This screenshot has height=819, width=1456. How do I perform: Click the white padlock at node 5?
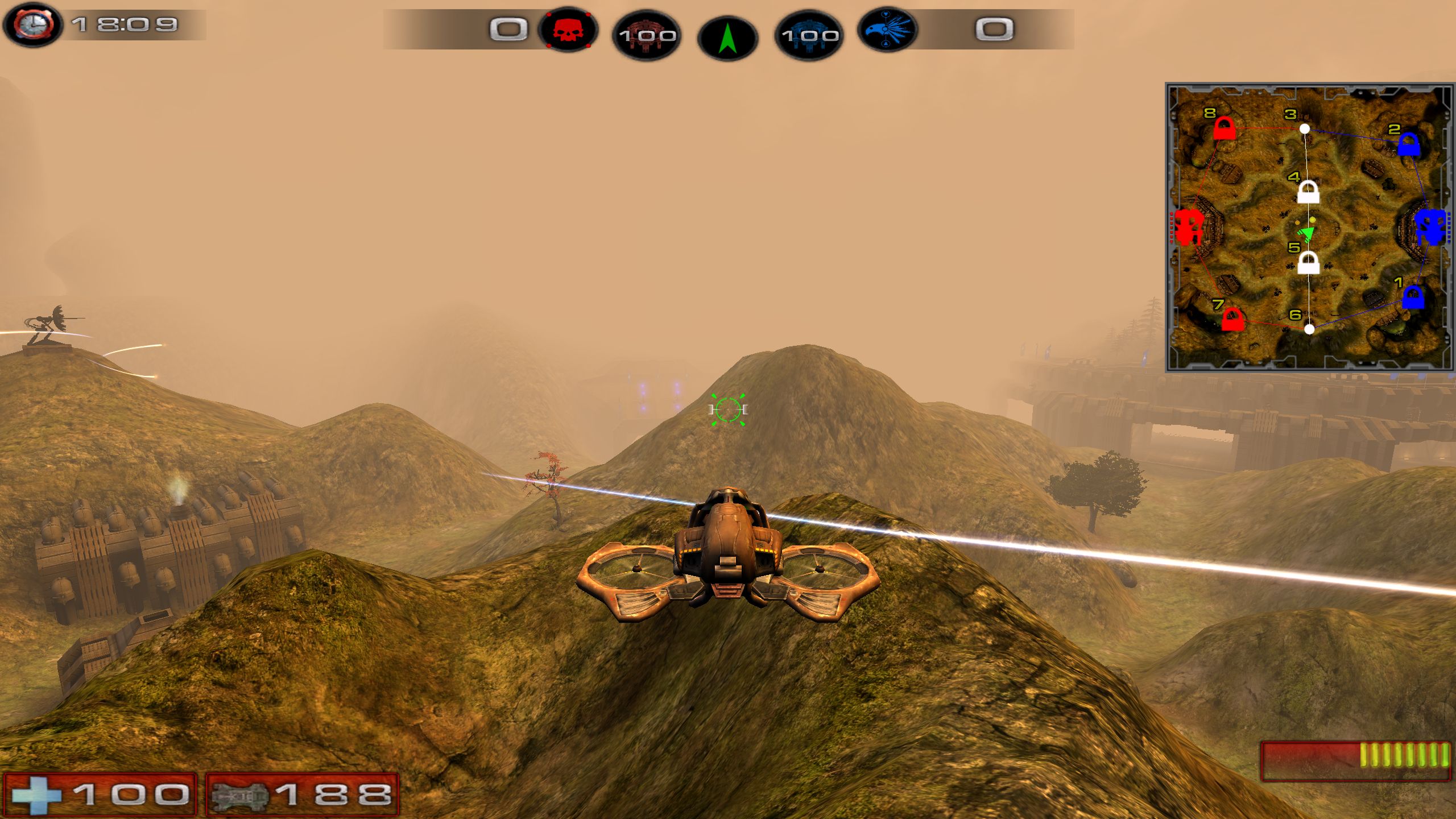(x=1308, y=263)
